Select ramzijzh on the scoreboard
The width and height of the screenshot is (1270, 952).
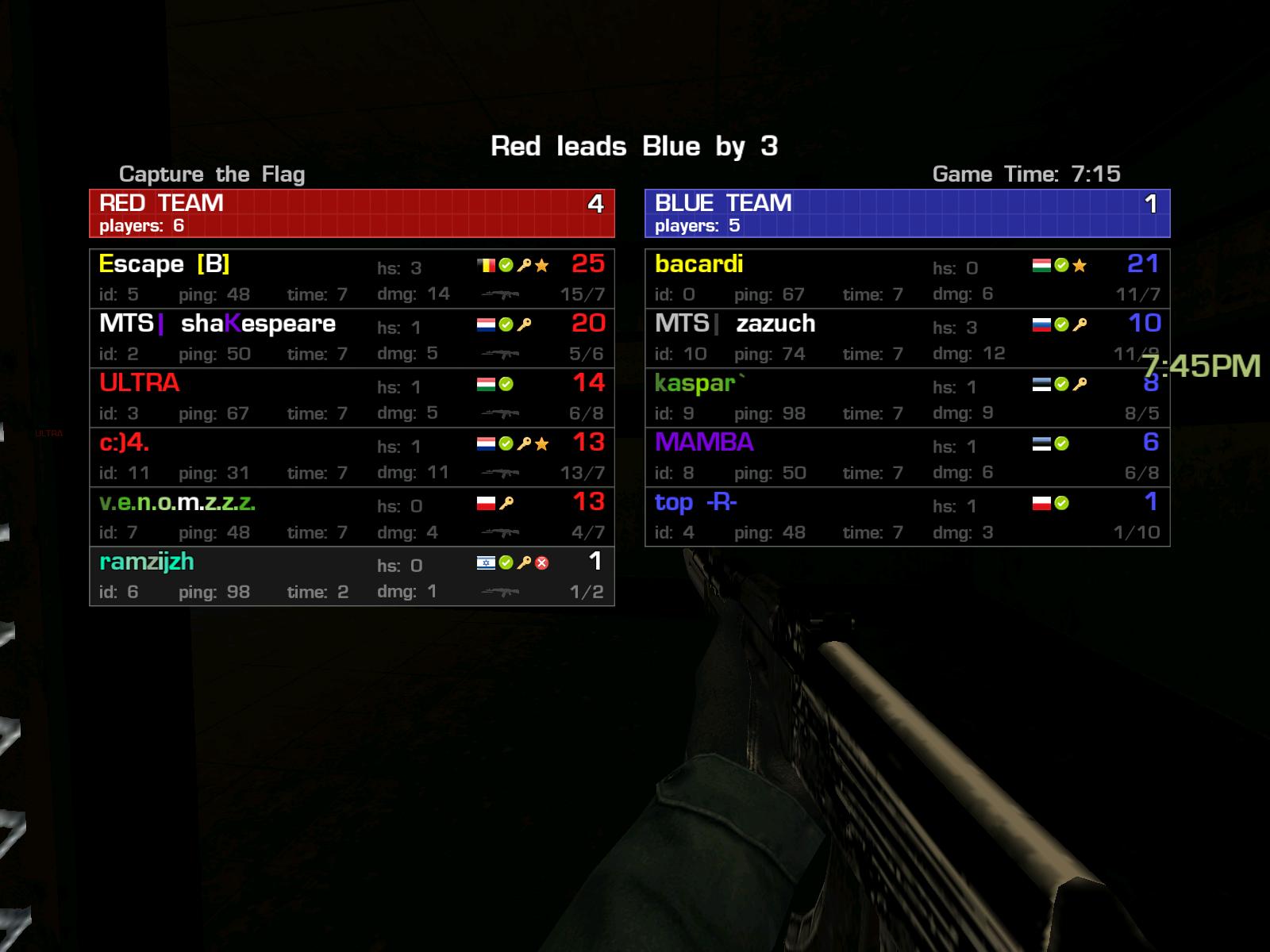352,576
